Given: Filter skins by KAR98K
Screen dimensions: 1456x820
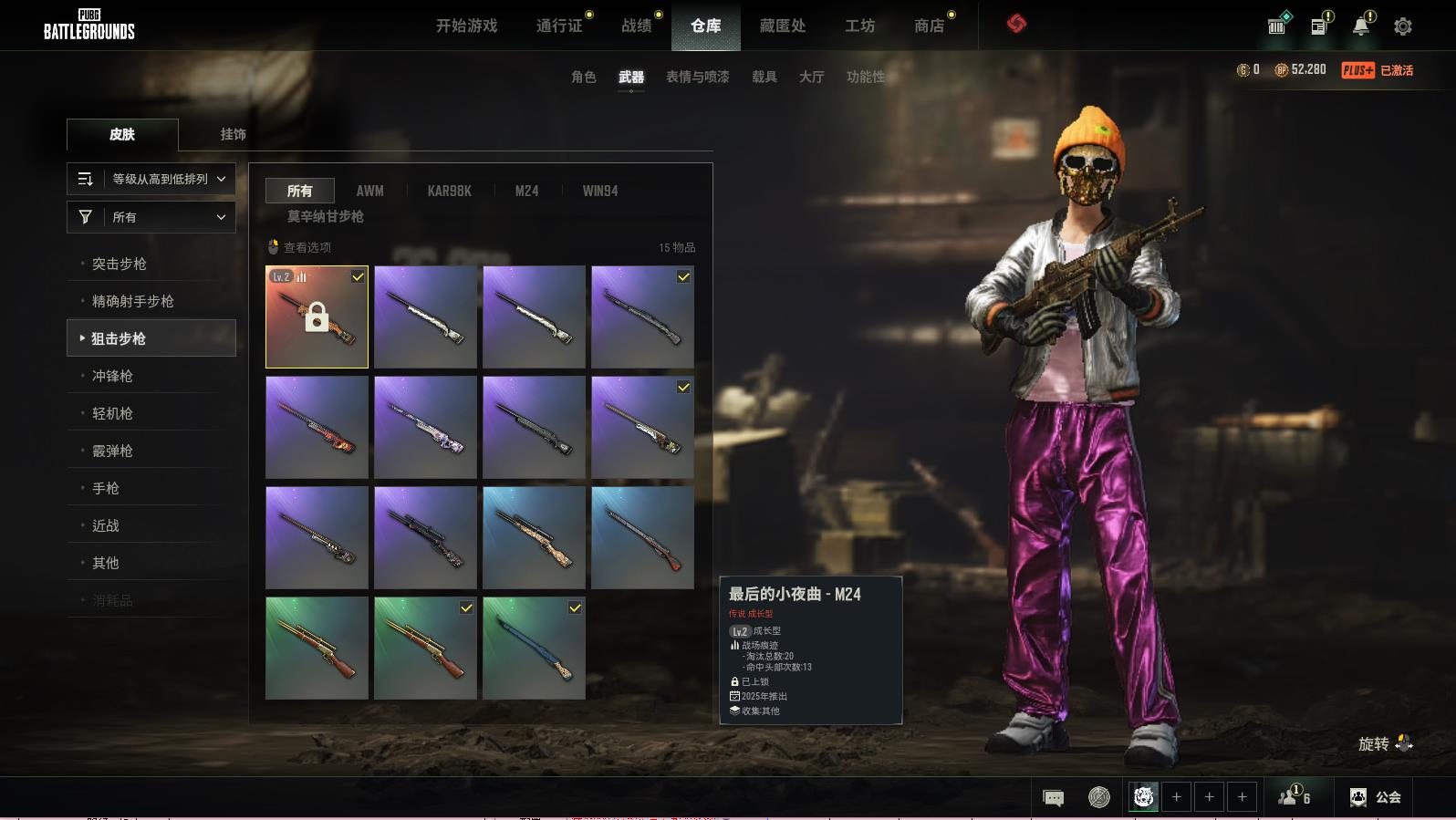Looking at the screenshot, I should [449, 191].
